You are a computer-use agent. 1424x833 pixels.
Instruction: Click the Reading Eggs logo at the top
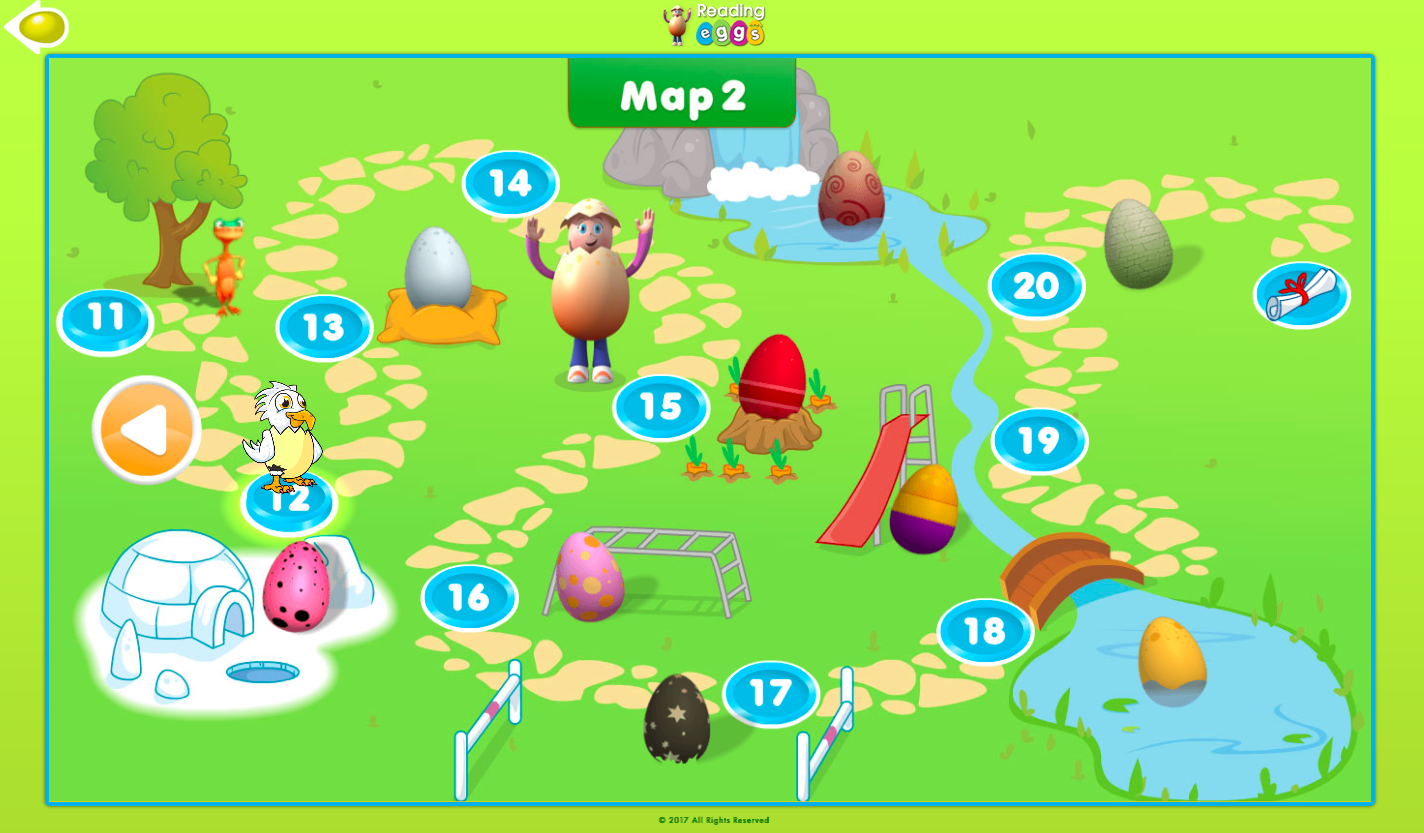click(x=712, y=25)
